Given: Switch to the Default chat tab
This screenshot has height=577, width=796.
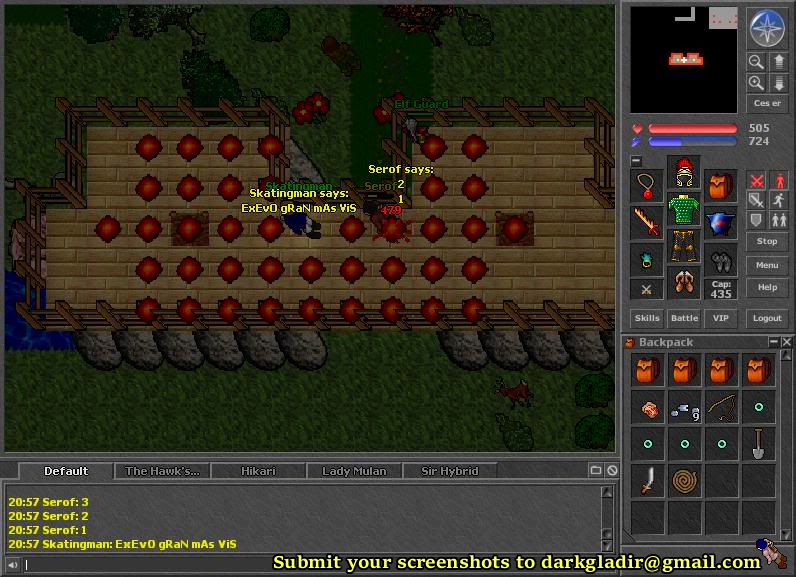Looking at the screenshot, I should click(66, 471).
